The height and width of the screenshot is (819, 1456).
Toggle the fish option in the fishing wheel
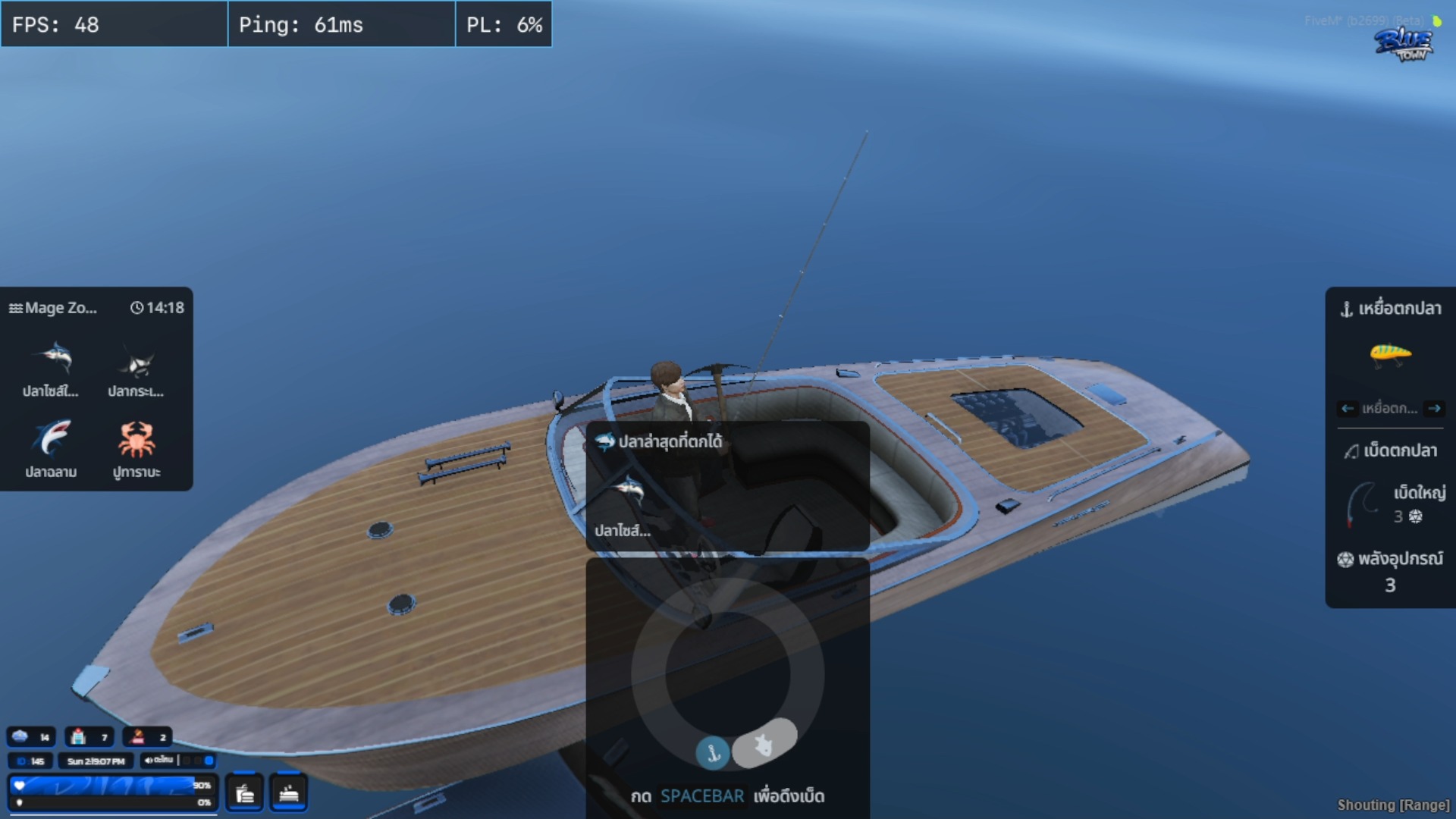tap(765, 745)
